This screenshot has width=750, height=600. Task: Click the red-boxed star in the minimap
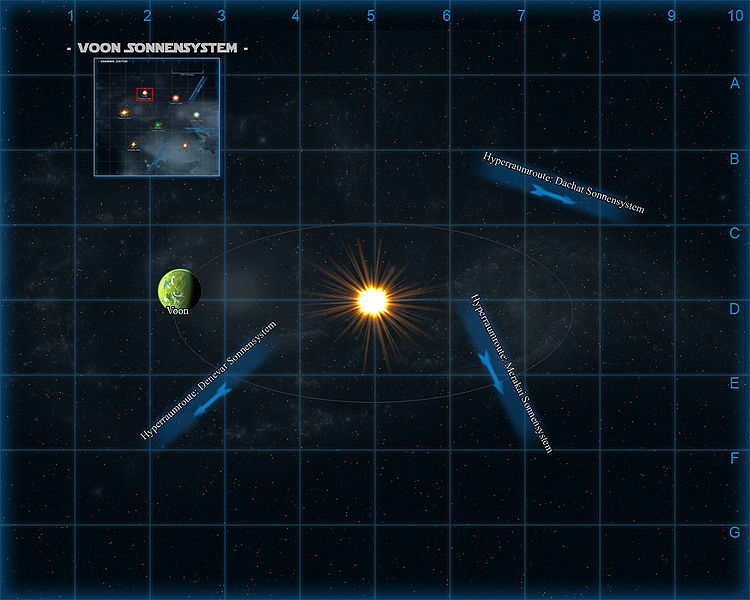145,94
